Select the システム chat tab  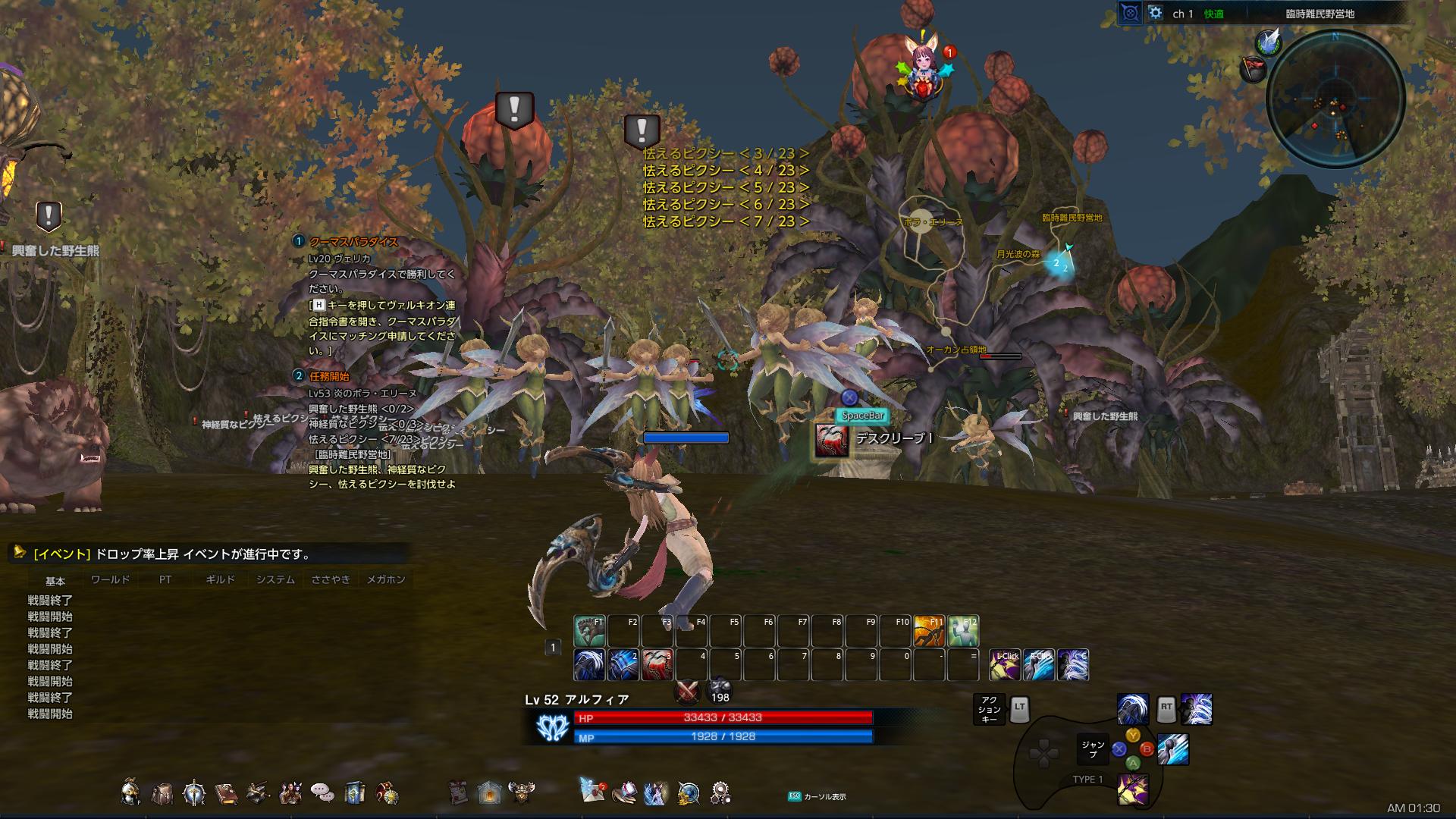click(x=275, y=579)
